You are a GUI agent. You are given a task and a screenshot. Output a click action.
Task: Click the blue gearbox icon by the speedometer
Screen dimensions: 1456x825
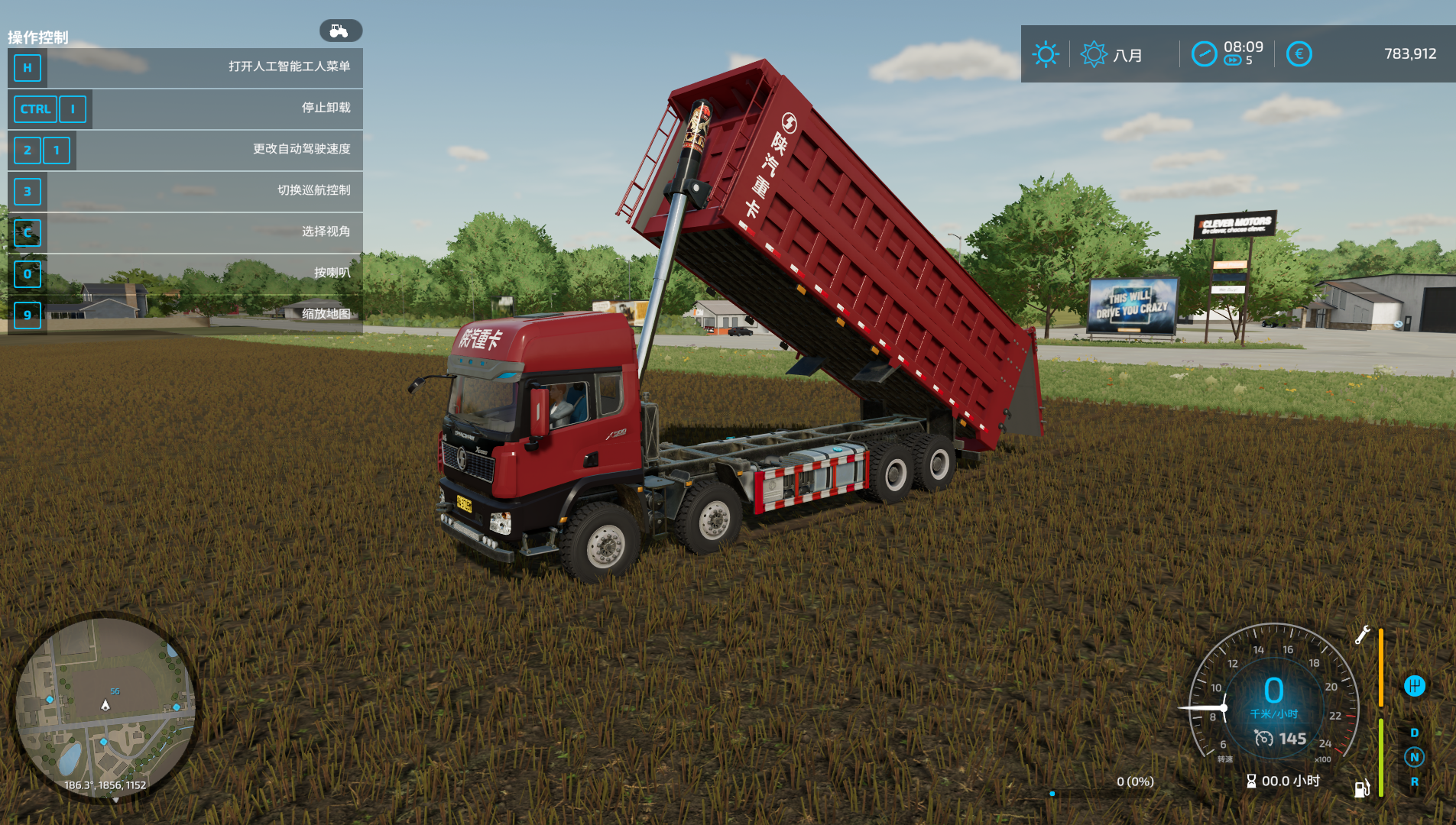pyautogui.click(x=1414, y=686)
